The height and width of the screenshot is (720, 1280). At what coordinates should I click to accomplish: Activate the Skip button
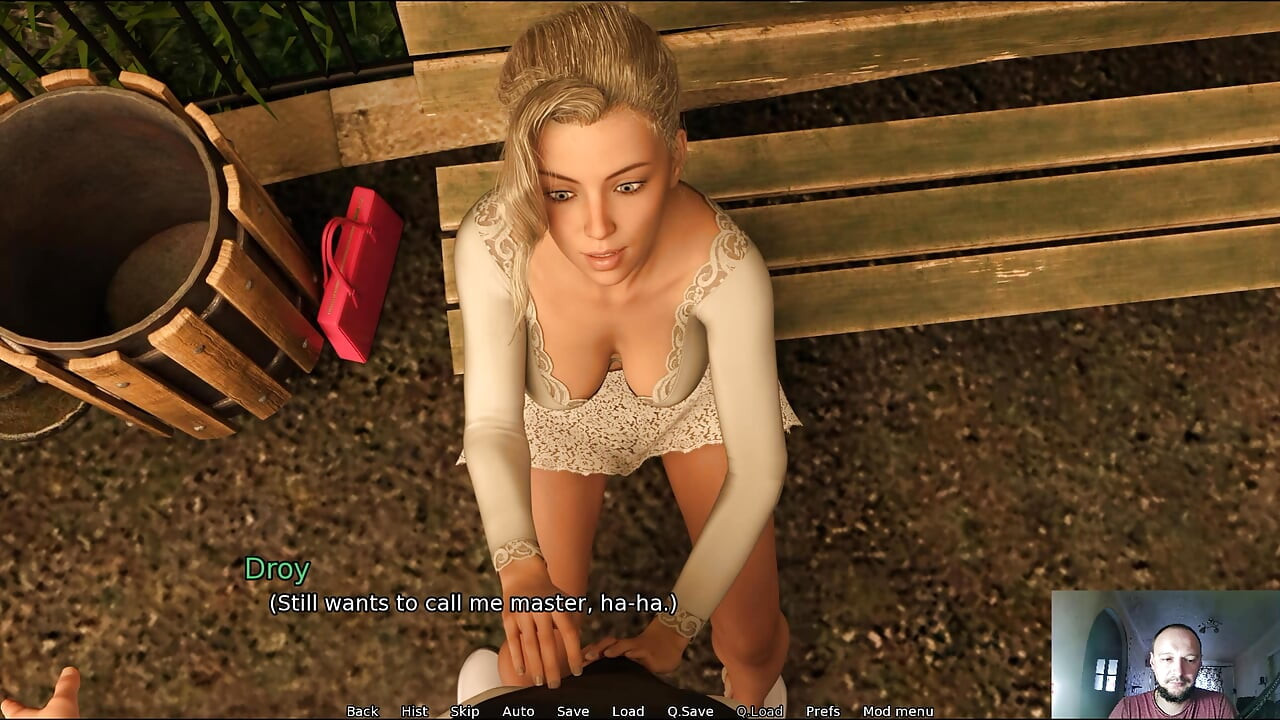465,711
